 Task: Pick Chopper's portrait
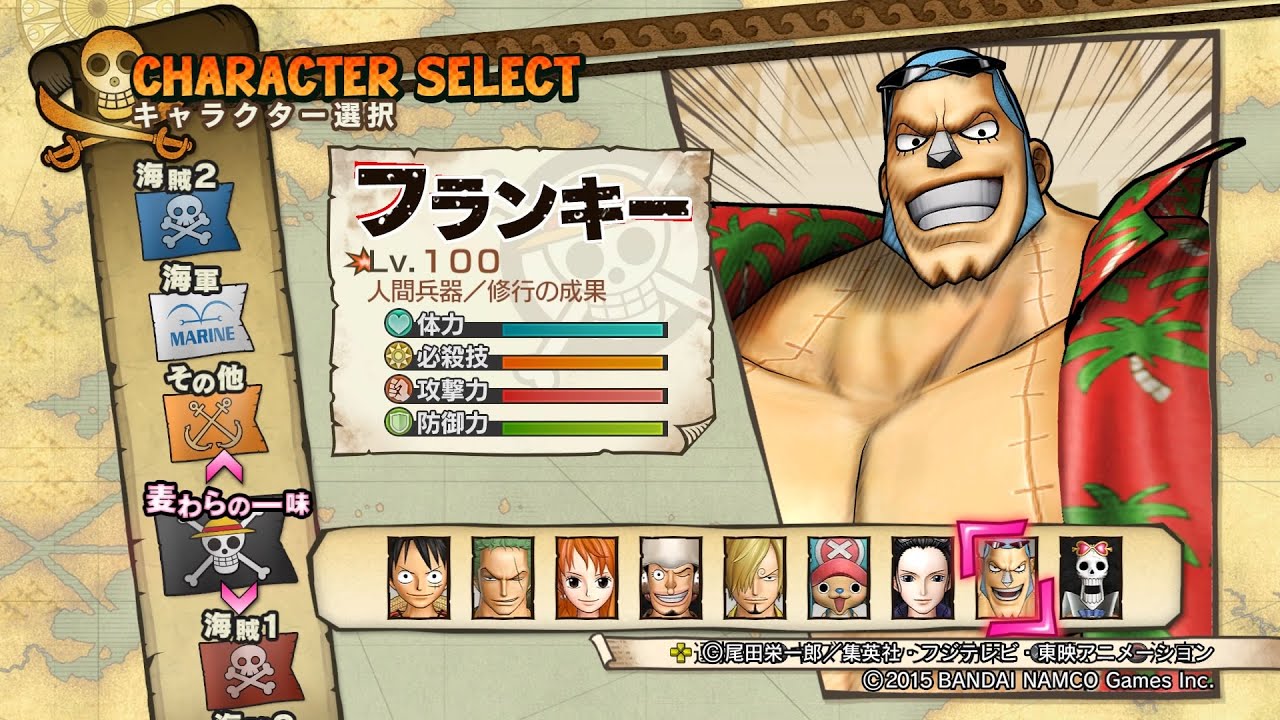tap(838, 577)
